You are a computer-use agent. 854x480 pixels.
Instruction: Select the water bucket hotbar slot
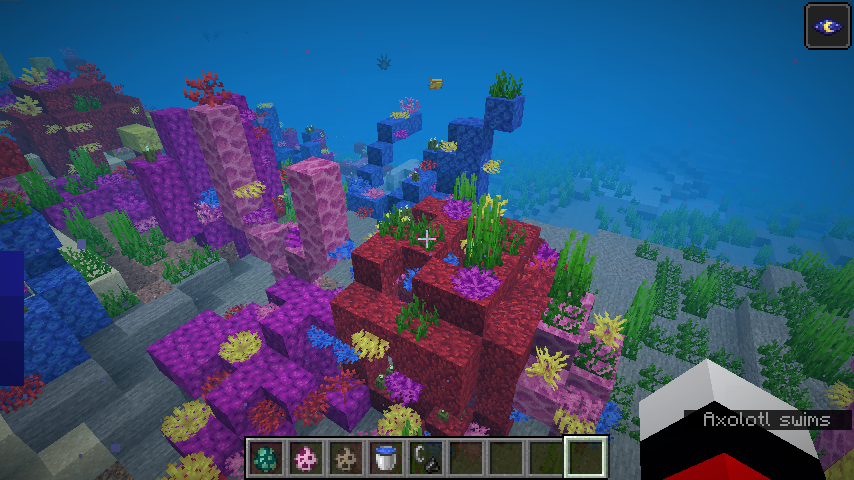[386, 458]
